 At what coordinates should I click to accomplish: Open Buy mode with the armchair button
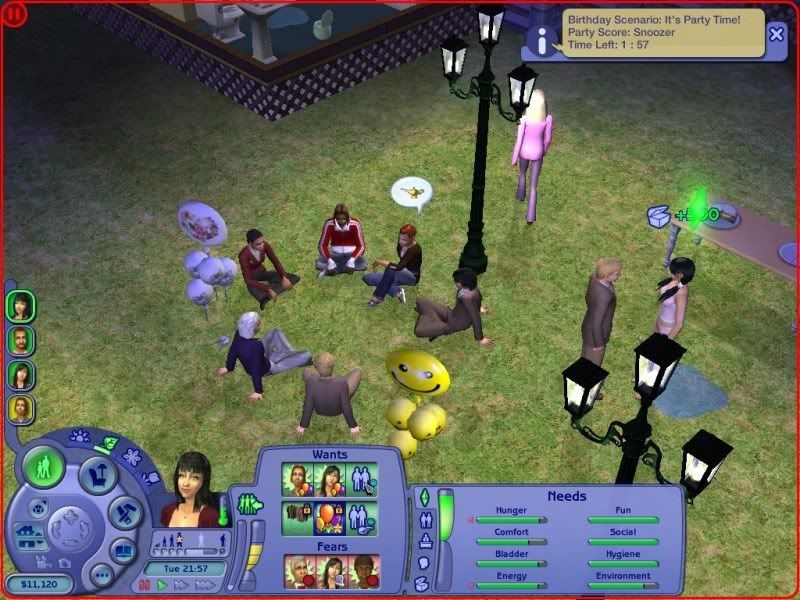click(99, 473)
